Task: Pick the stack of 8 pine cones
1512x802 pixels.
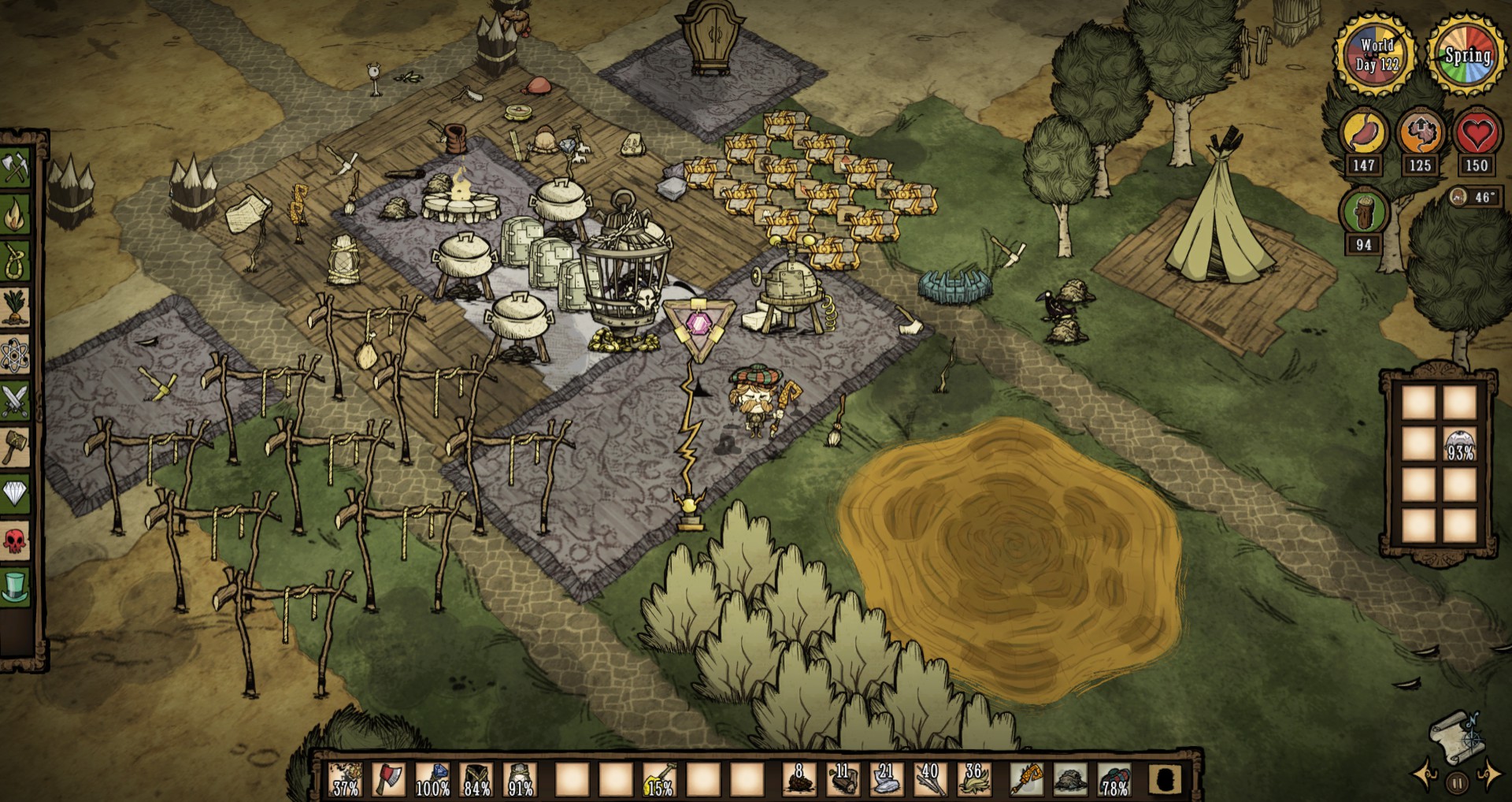Action: tap(799, 779)
